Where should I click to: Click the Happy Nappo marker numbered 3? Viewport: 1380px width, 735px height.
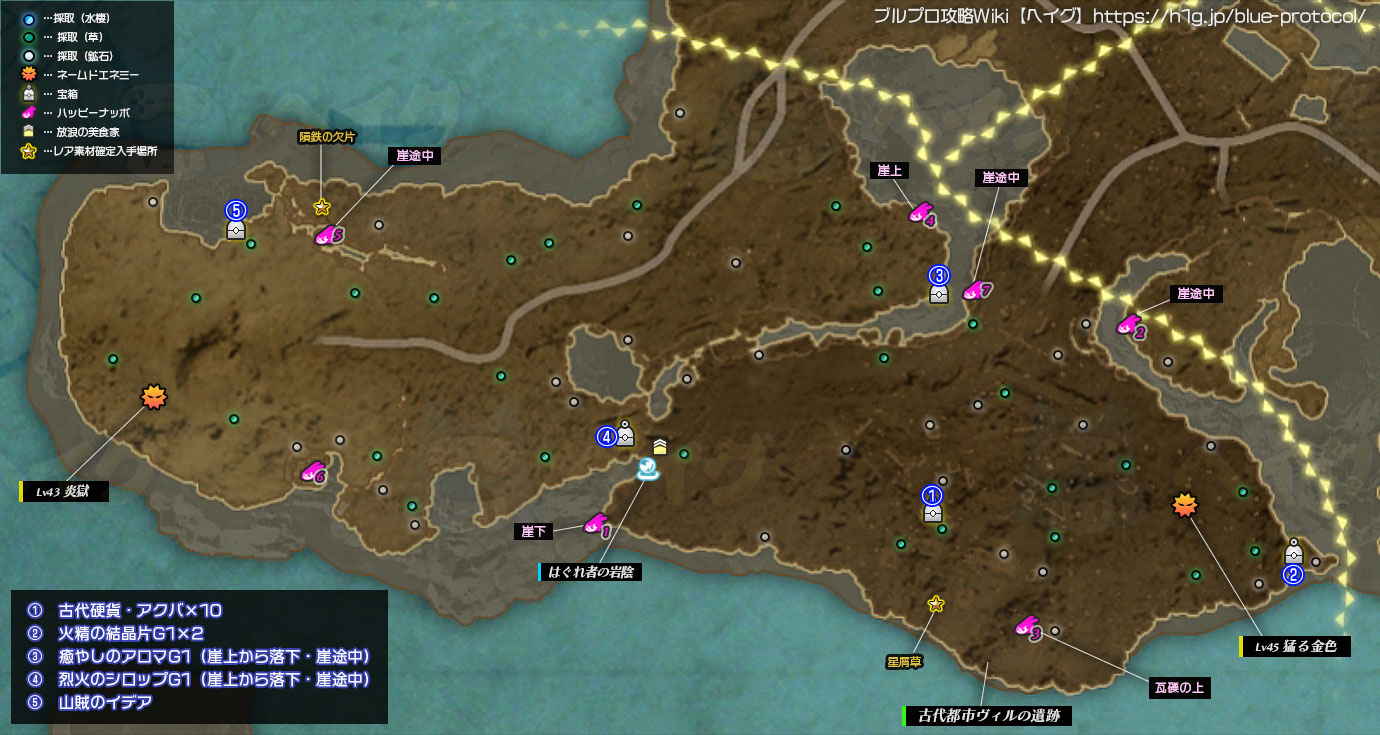(x=1027, y=627)
